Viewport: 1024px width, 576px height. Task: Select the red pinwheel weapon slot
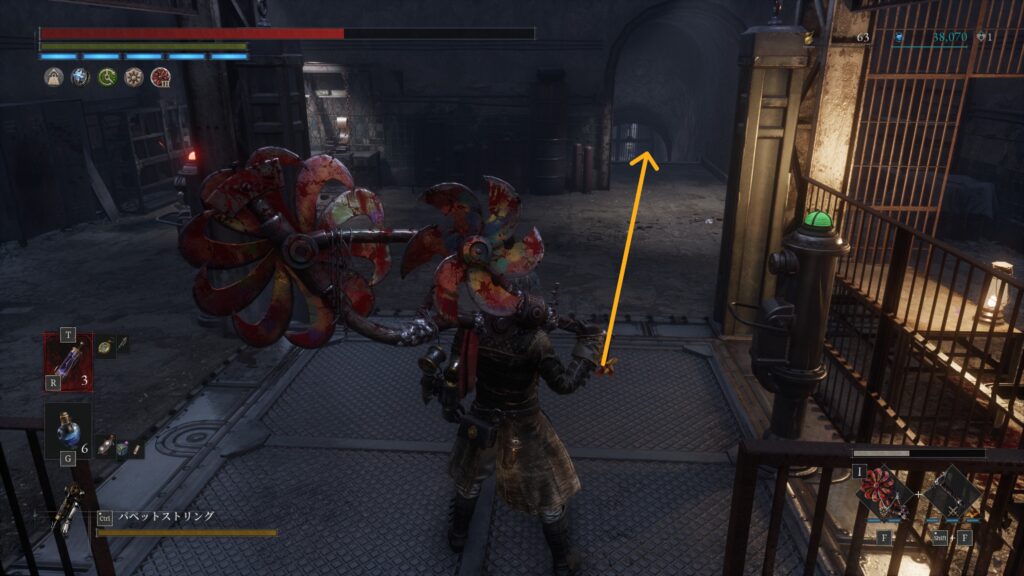point(884,495)
